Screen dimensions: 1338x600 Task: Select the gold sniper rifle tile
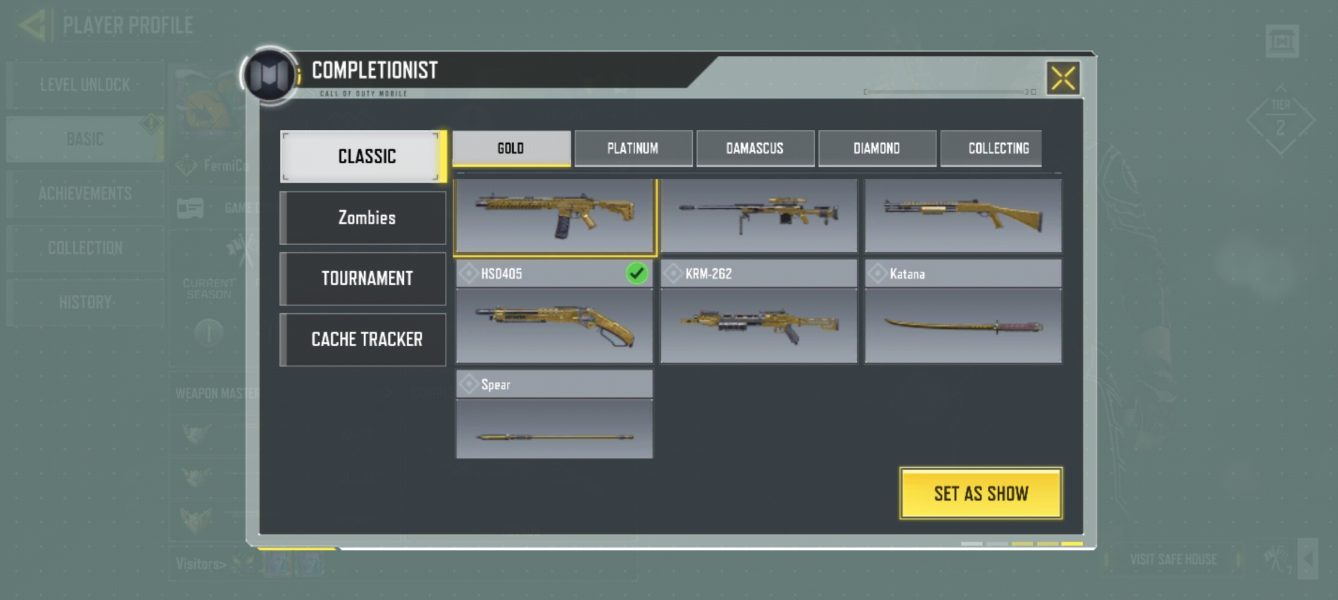click(x=759, y=215)
